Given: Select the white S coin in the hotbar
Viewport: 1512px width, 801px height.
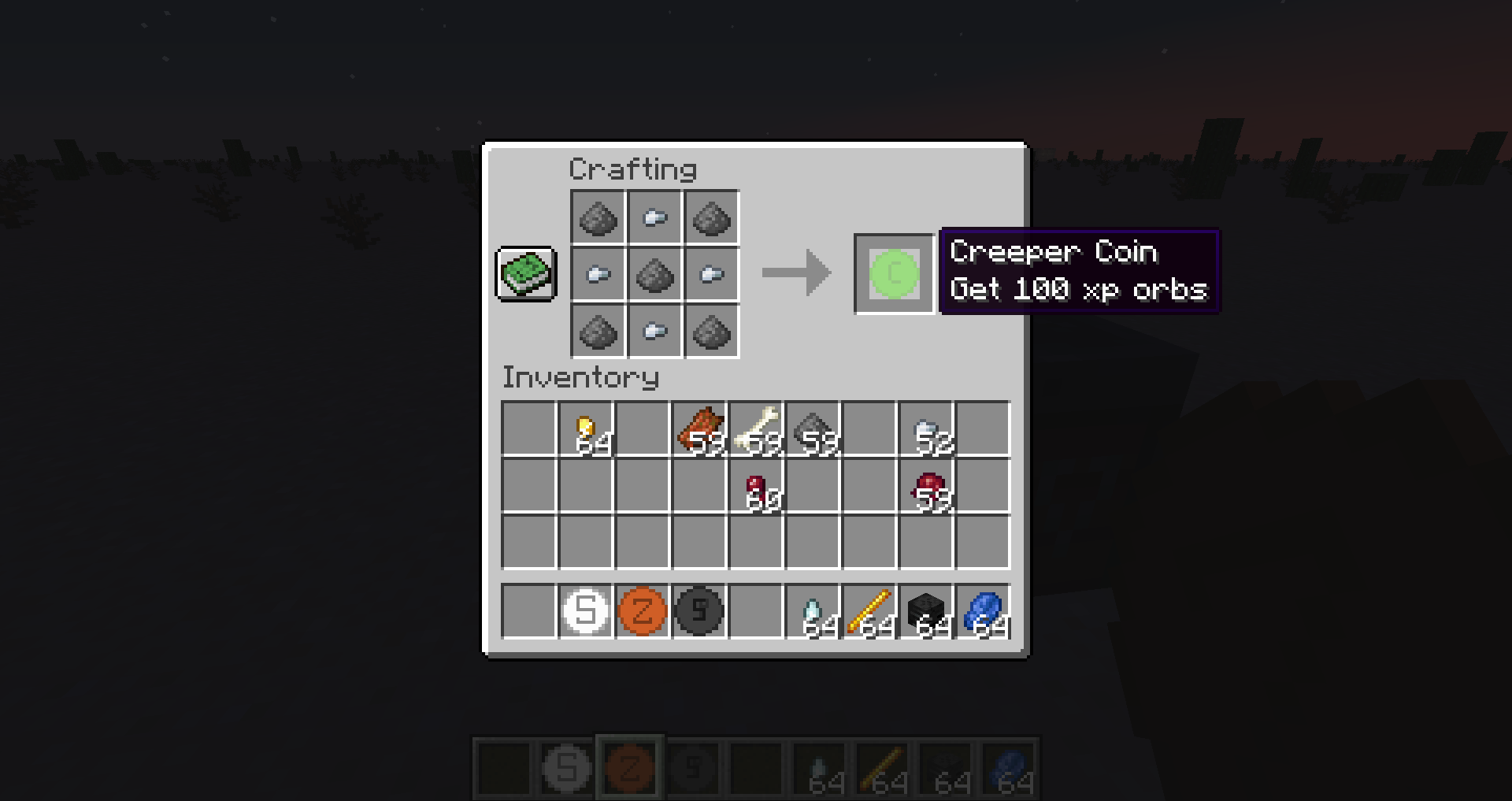Looking at the screenshot, I should [x=585, y=610].
